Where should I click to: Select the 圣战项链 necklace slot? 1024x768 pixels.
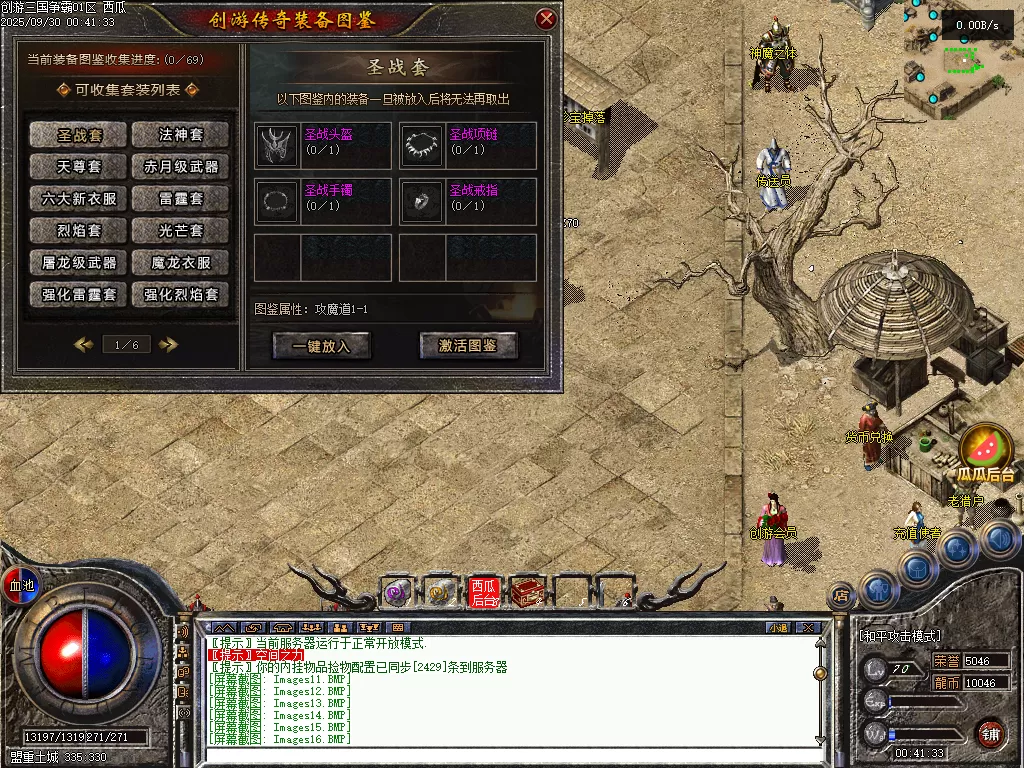point(422,146)
